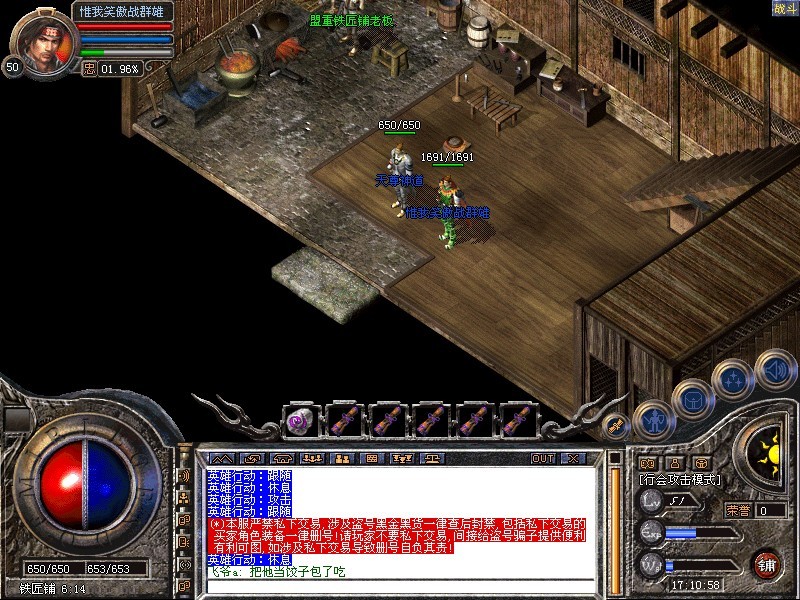The width and height of the screenshot is (800, 600).
Task: Click the 忠 loyalty icon under portrait
Action: 88,69
